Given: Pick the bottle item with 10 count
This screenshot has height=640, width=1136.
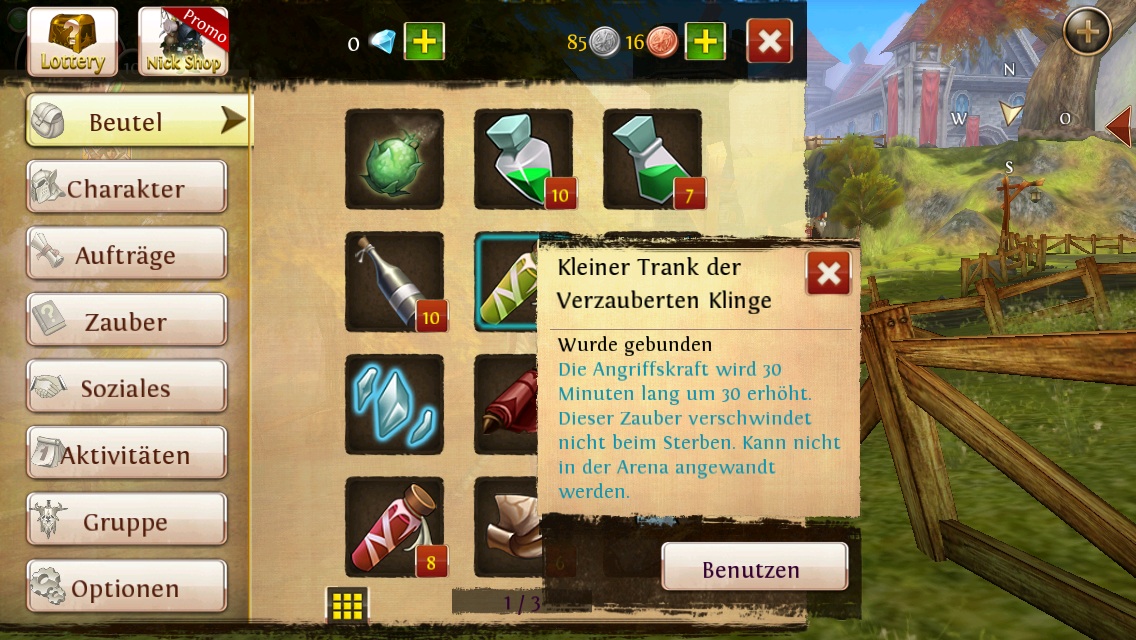Looking at the screenshot, I should pos(394,282).
